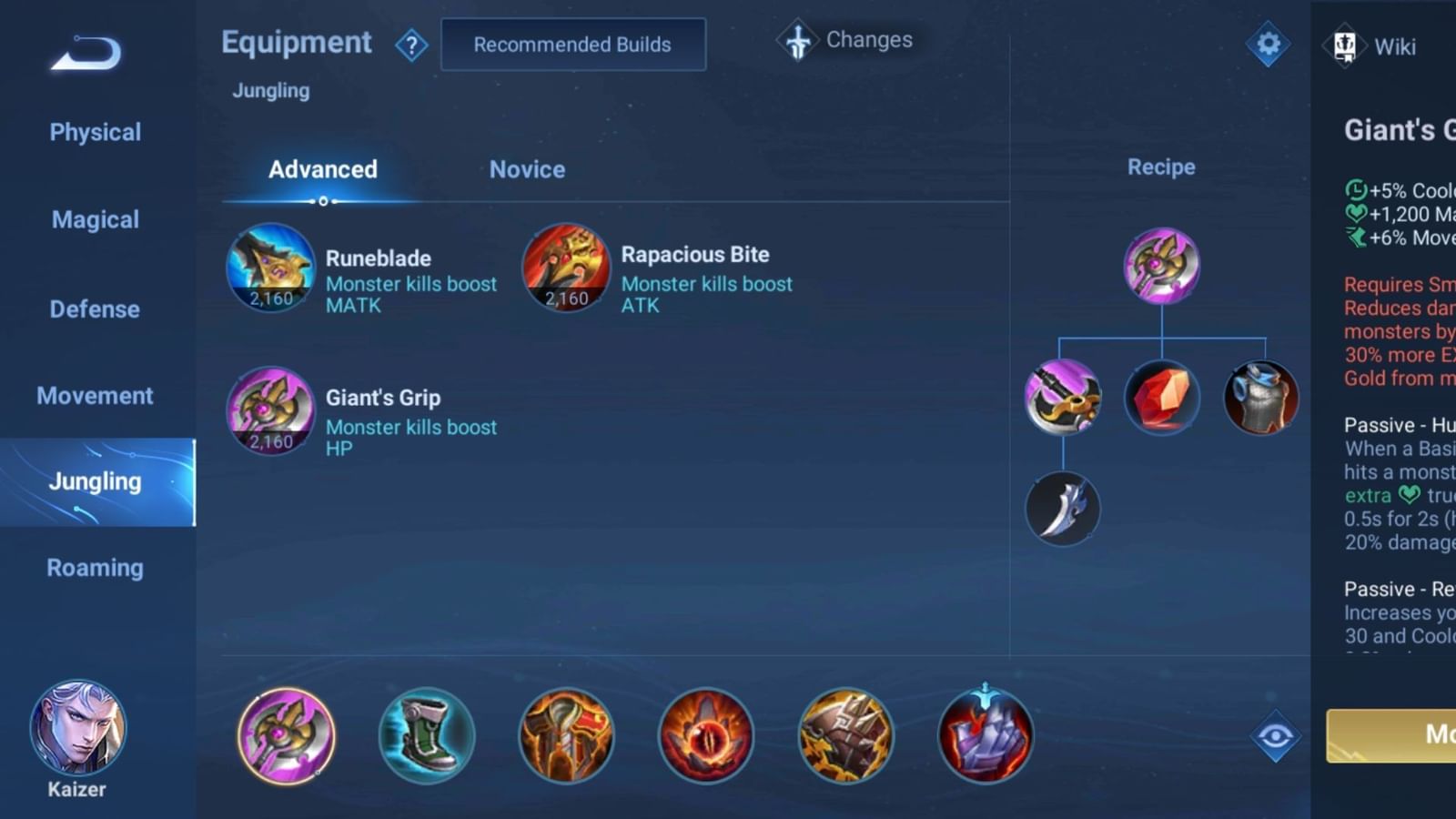1456x819 pixels.
Task: Select the red gem component in the recipe
Action: (x=1162, y=396)
